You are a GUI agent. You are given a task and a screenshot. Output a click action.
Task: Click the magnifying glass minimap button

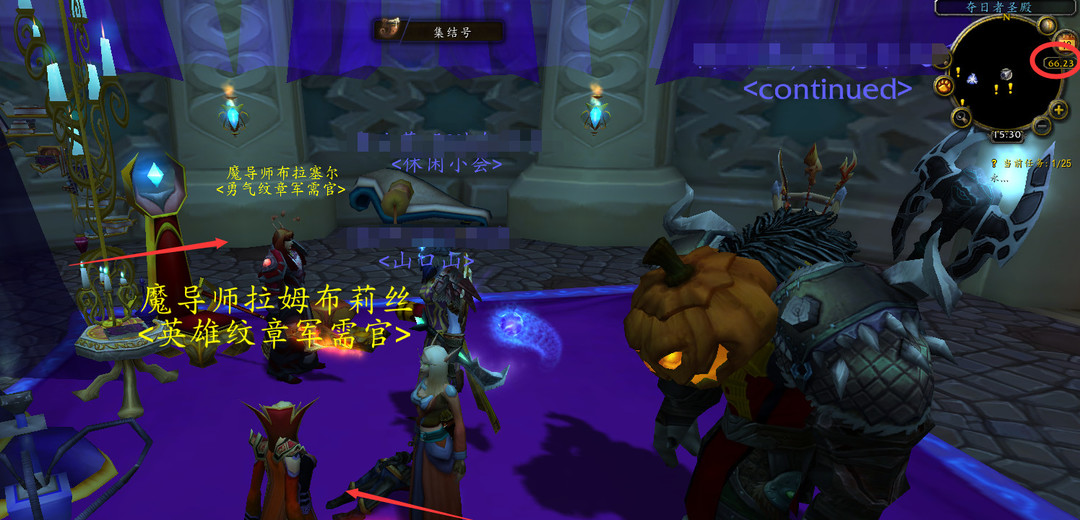961,118
